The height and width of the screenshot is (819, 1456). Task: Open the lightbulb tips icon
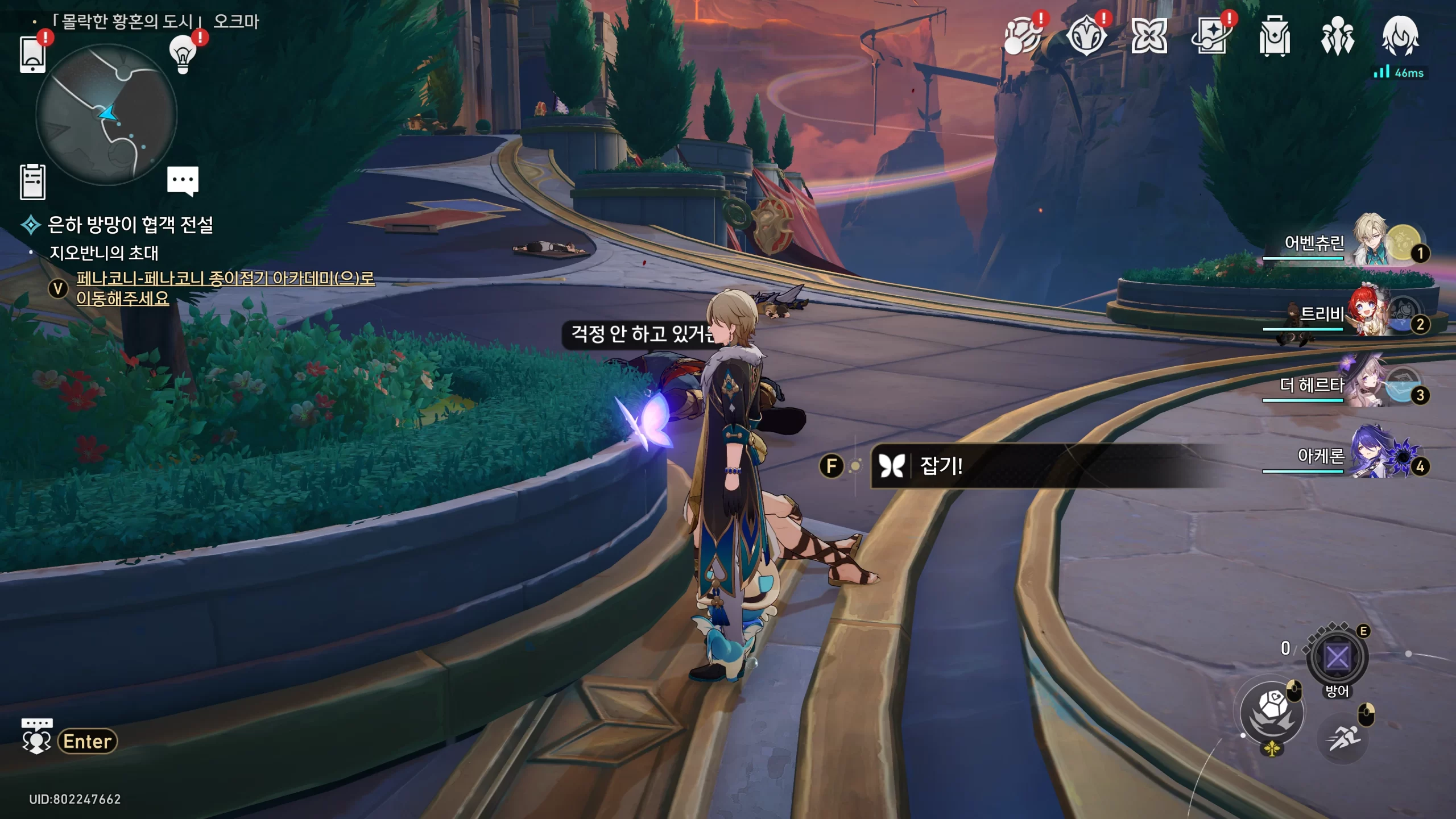tap(183, 54)
